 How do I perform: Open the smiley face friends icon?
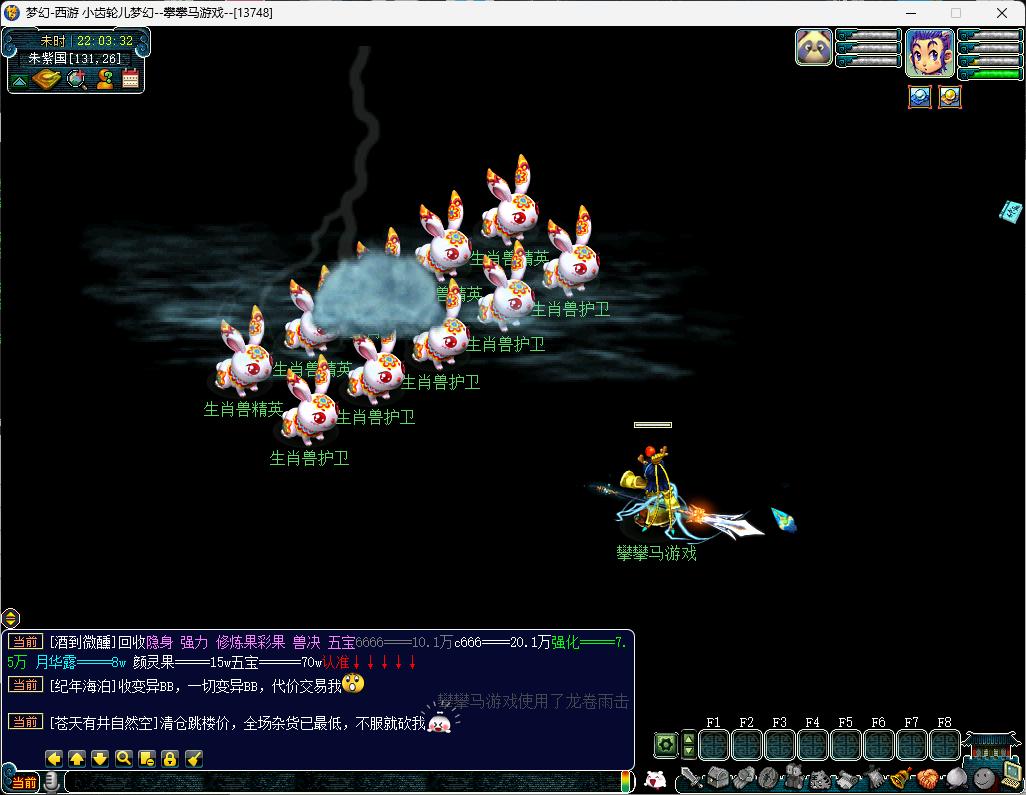click(x=984, y=775)
